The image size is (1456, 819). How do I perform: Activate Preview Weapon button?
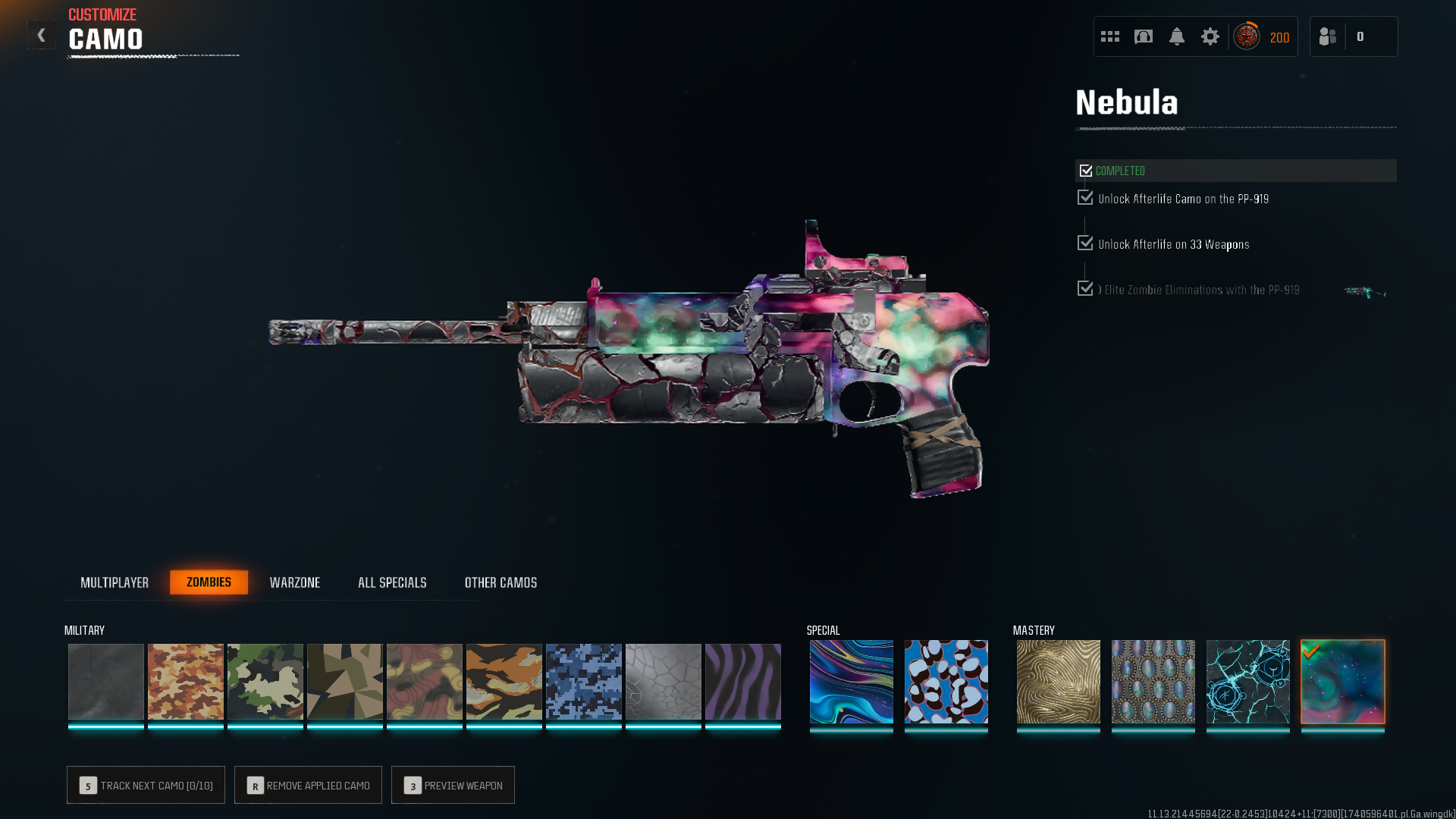[453, 785]
